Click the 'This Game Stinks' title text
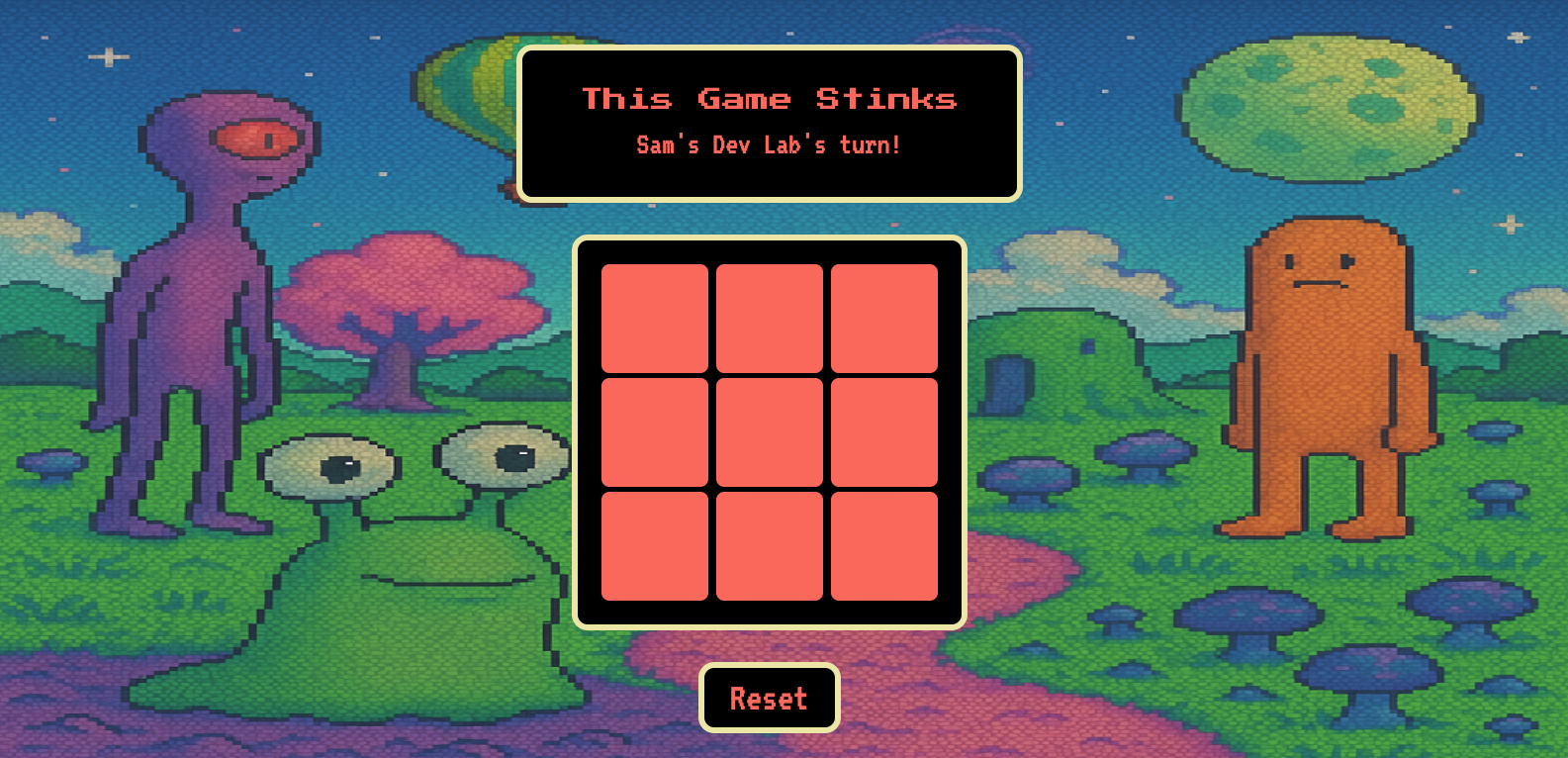1568x758 pixels. (x=770, y=98)
